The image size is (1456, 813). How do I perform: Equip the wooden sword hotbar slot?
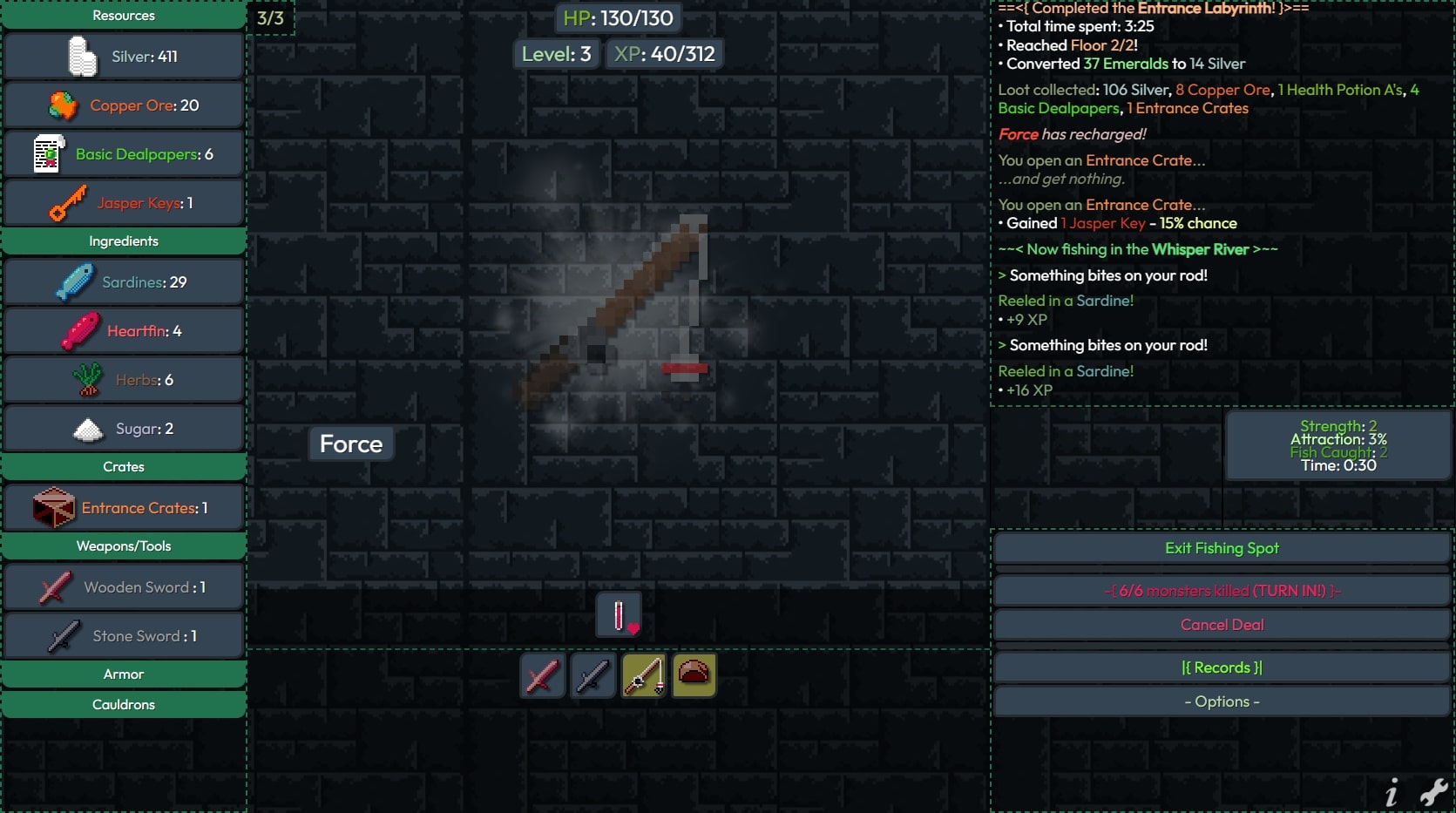(542, 676)
